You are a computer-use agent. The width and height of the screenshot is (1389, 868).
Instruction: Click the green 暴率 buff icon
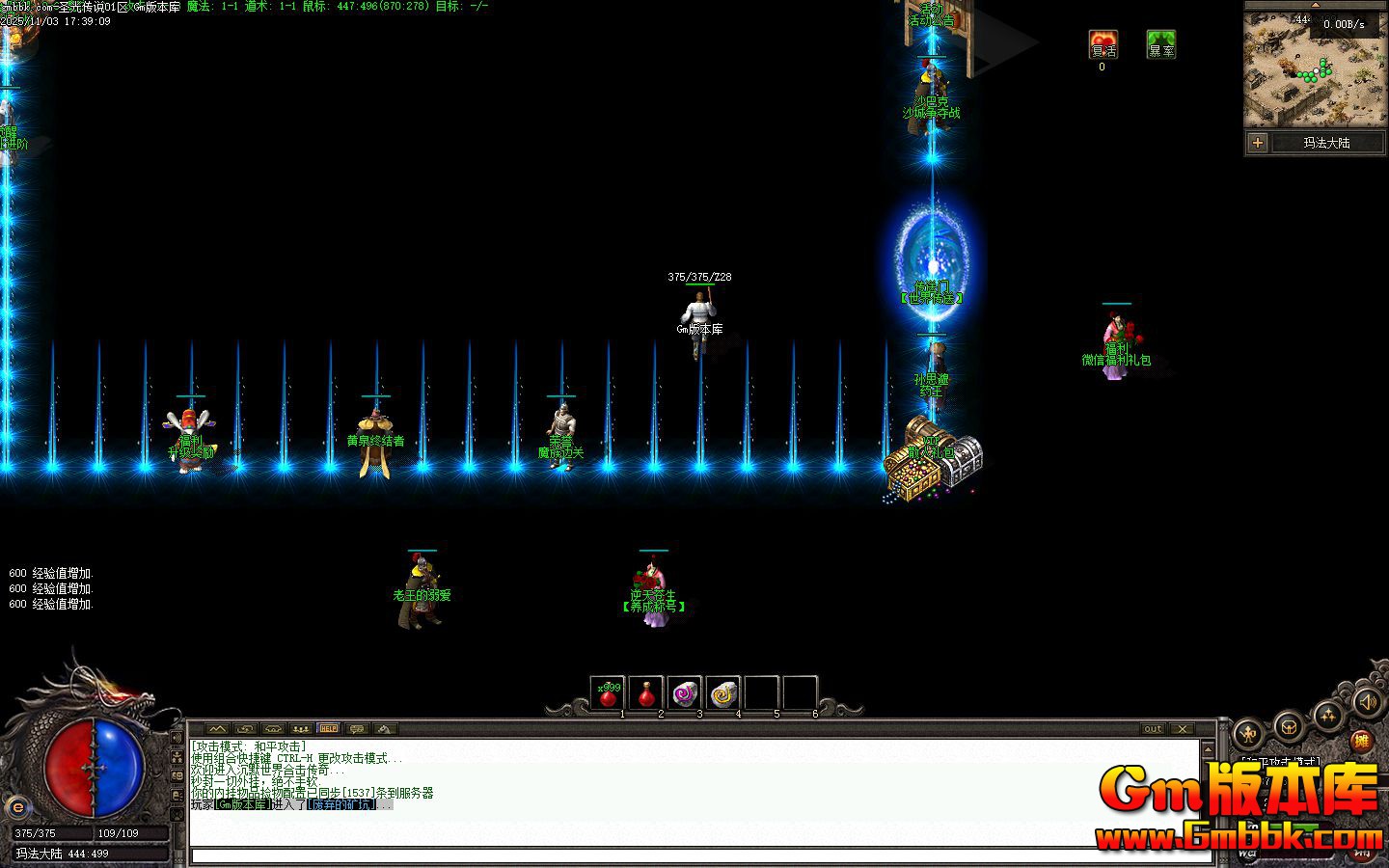[1161, 45]
